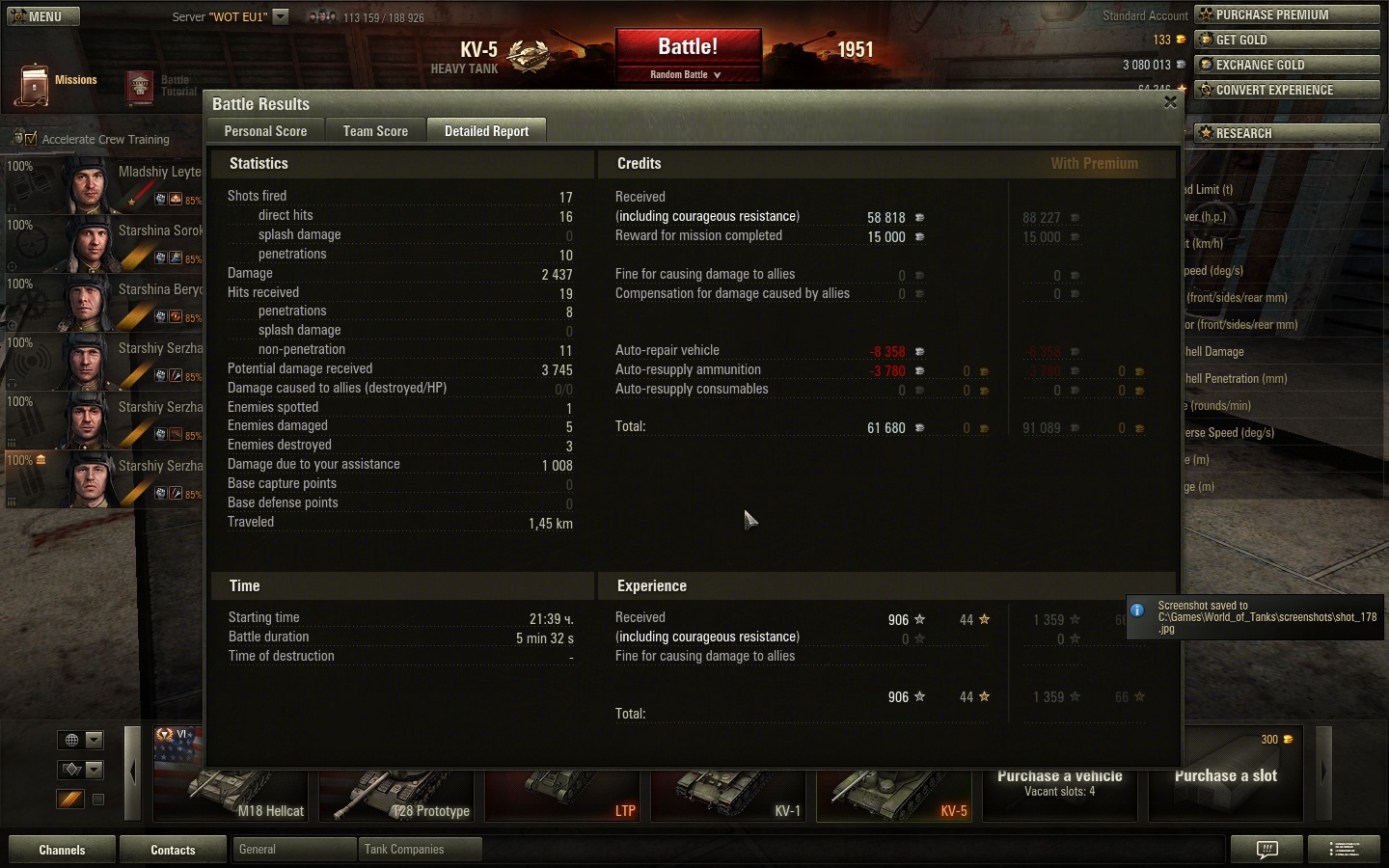1389x868 pixels.
Task: Open the MENU button
Action: (43, 16)
